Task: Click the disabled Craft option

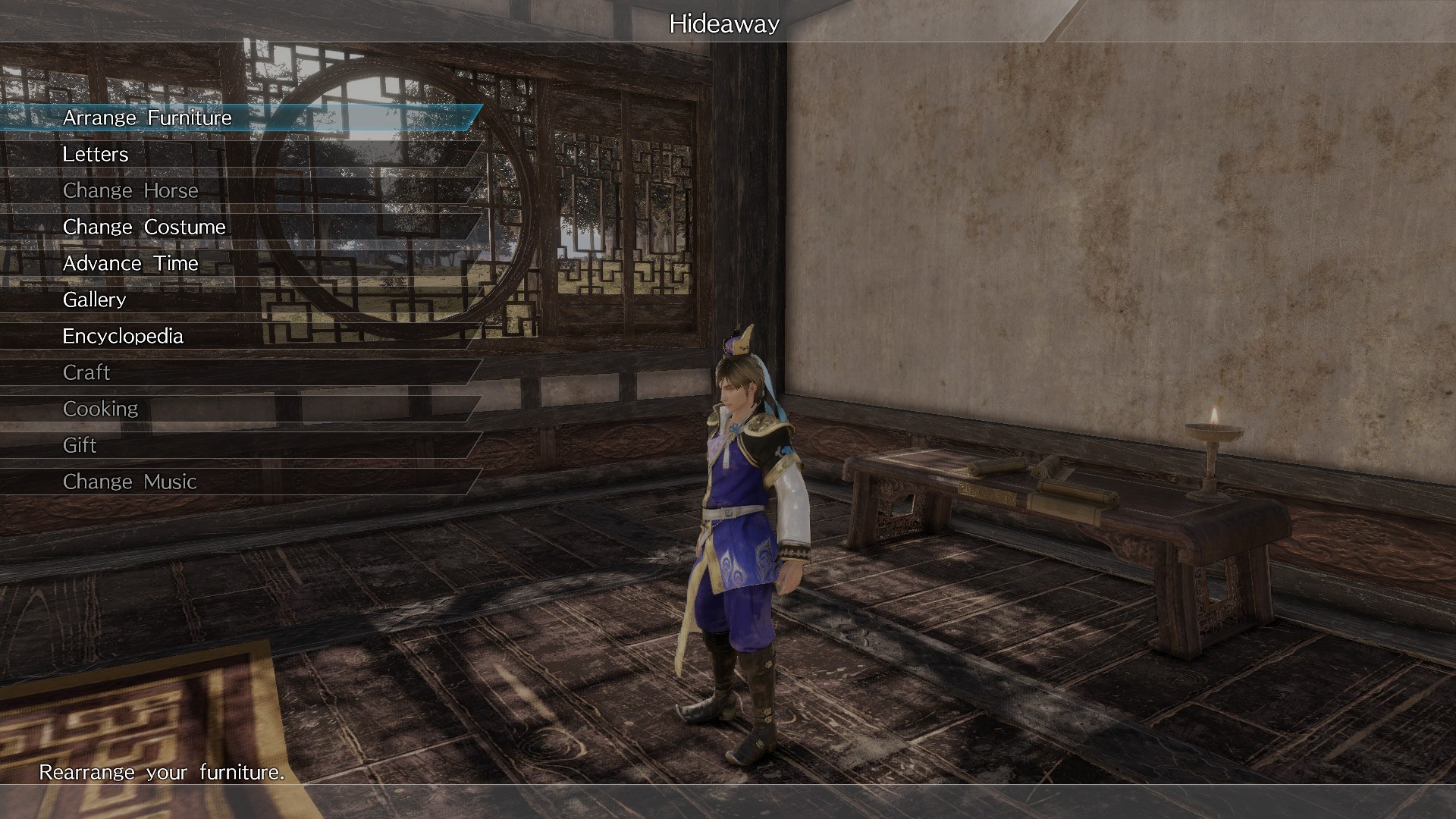Action: [86, 372]
